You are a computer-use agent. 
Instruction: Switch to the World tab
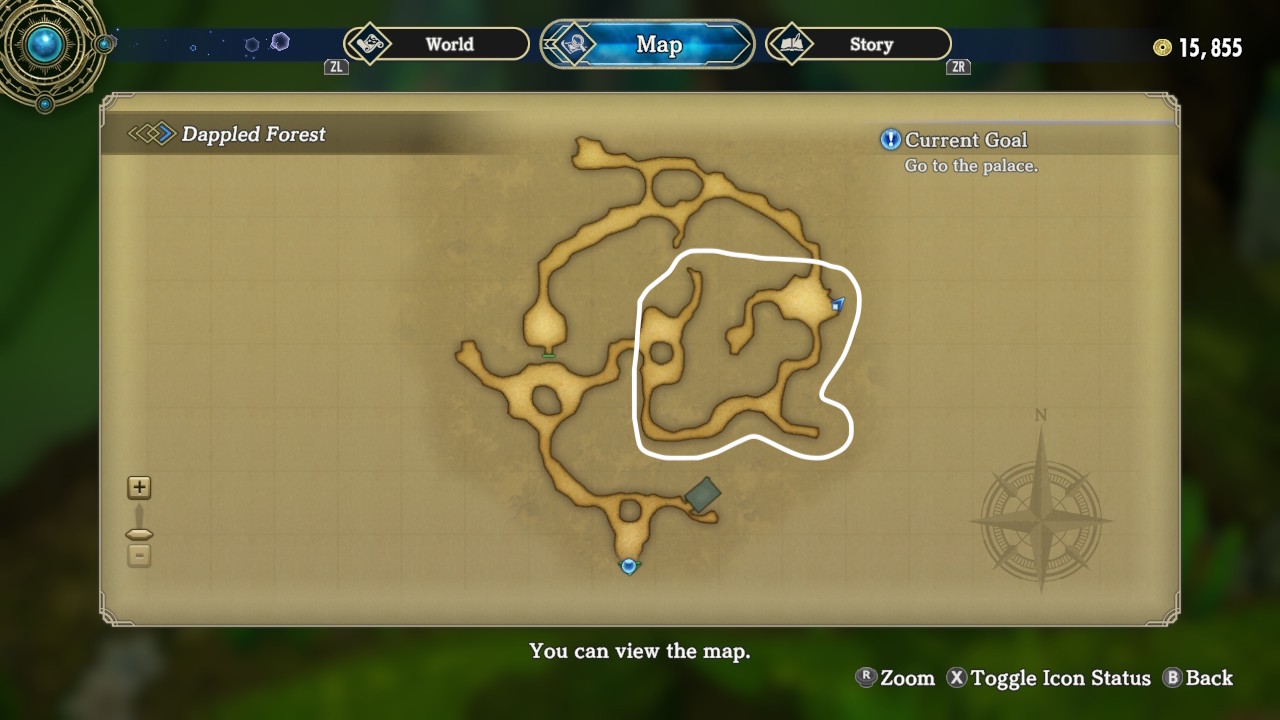tap(450, 44)
